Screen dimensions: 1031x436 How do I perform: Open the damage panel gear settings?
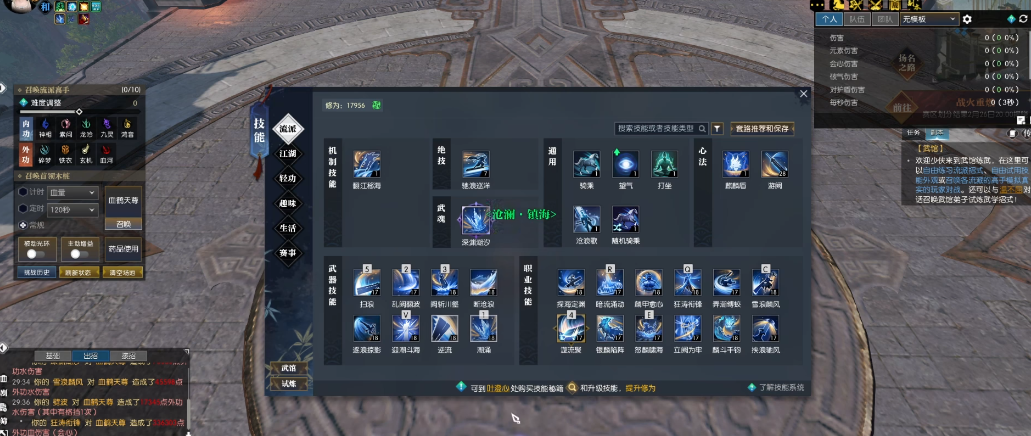pyautogui.click(x=966, y=18)
